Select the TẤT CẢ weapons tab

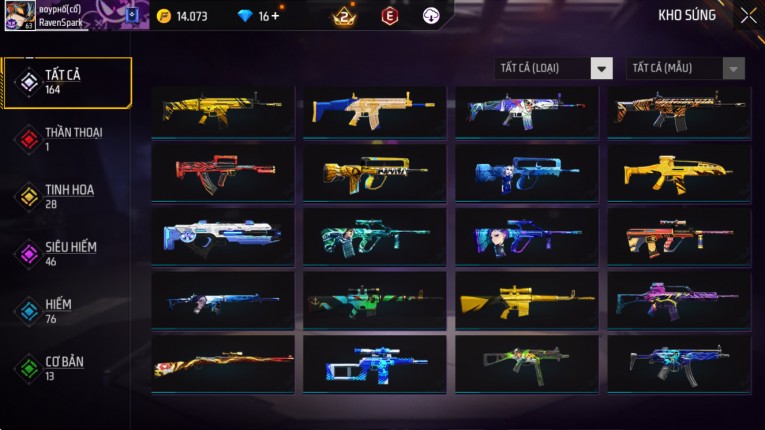pyautogui.click(x=66, y=82)
